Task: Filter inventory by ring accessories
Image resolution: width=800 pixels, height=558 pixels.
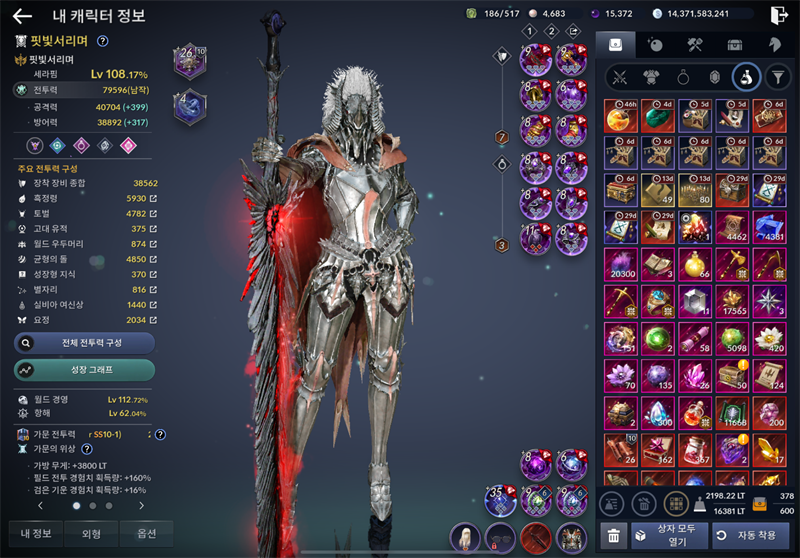Action: click(681, 76)
